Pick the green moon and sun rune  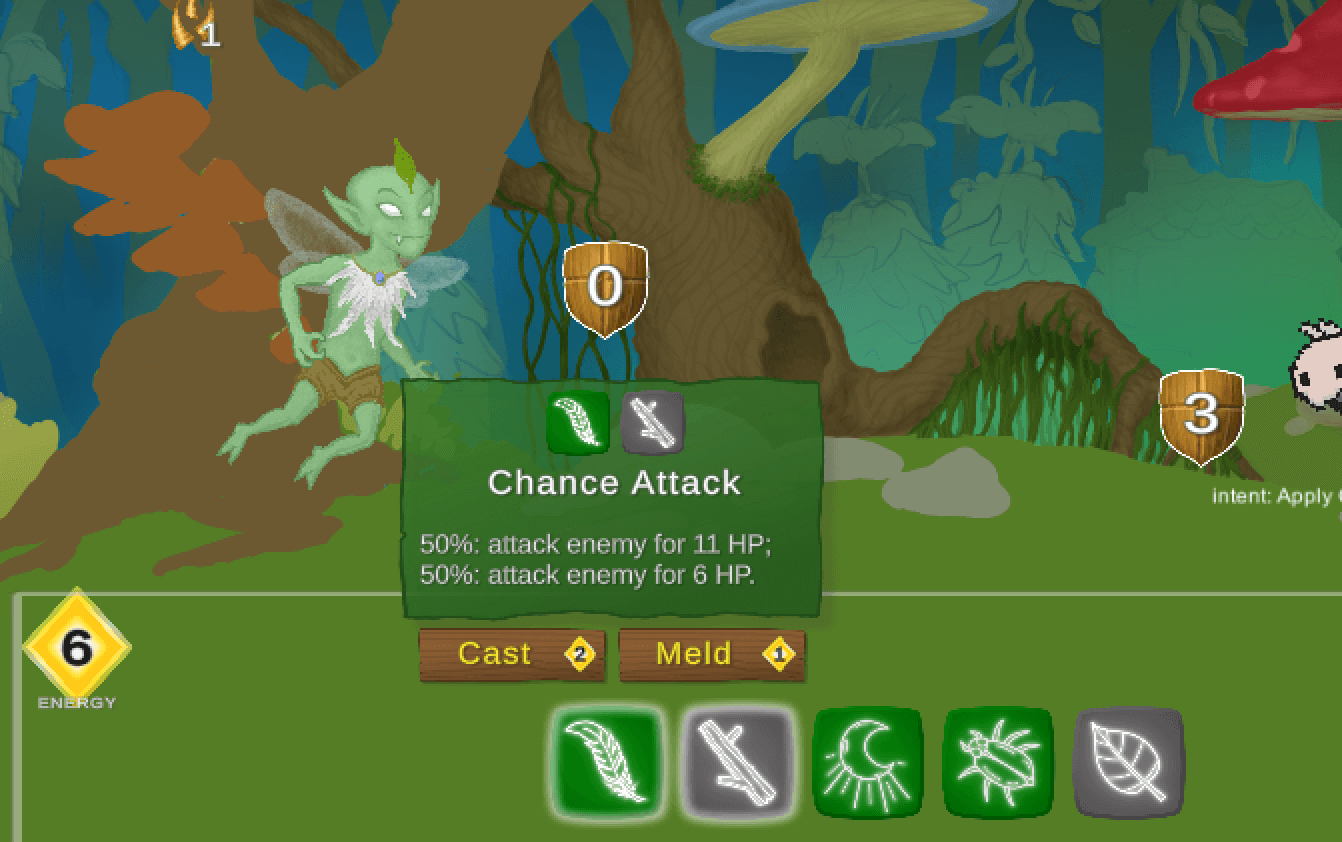[867, 761]
